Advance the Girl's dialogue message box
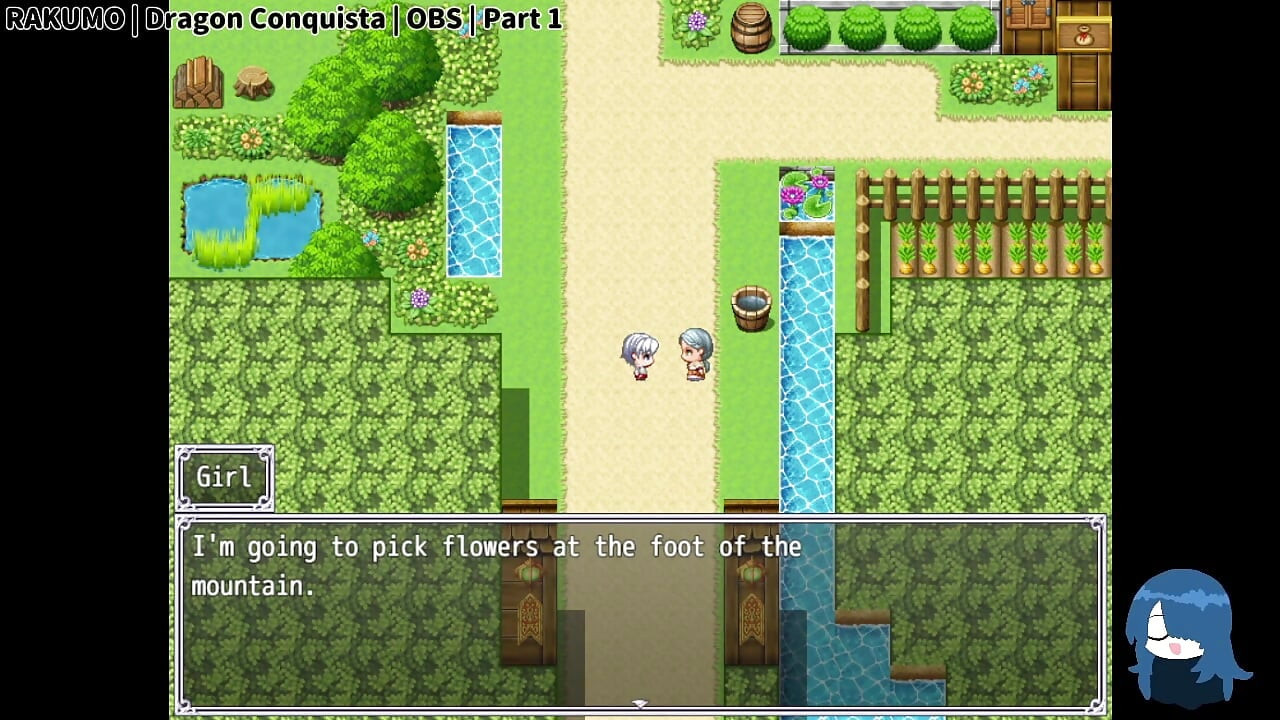1280x720 pixels. click(x=640, y=612)
